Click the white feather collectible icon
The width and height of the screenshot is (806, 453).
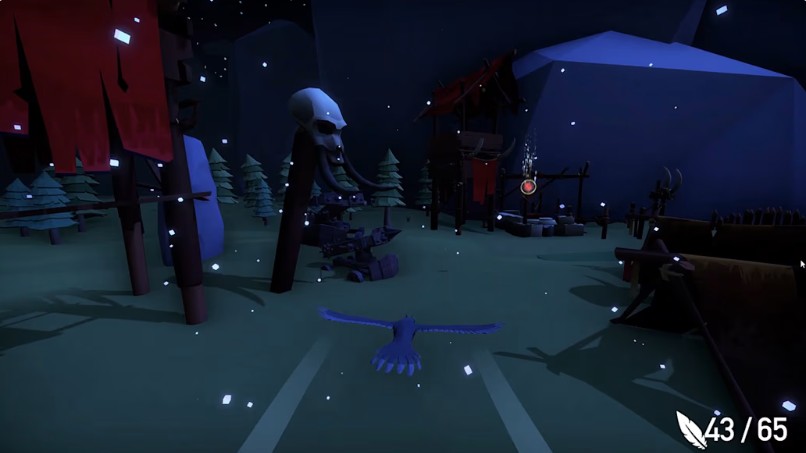(690, 429)
